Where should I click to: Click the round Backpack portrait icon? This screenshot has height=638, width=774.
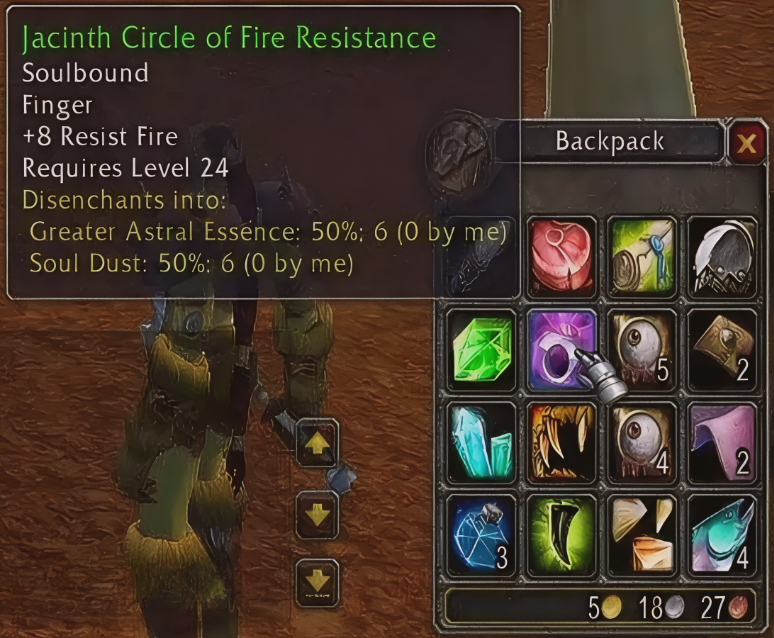458,151
